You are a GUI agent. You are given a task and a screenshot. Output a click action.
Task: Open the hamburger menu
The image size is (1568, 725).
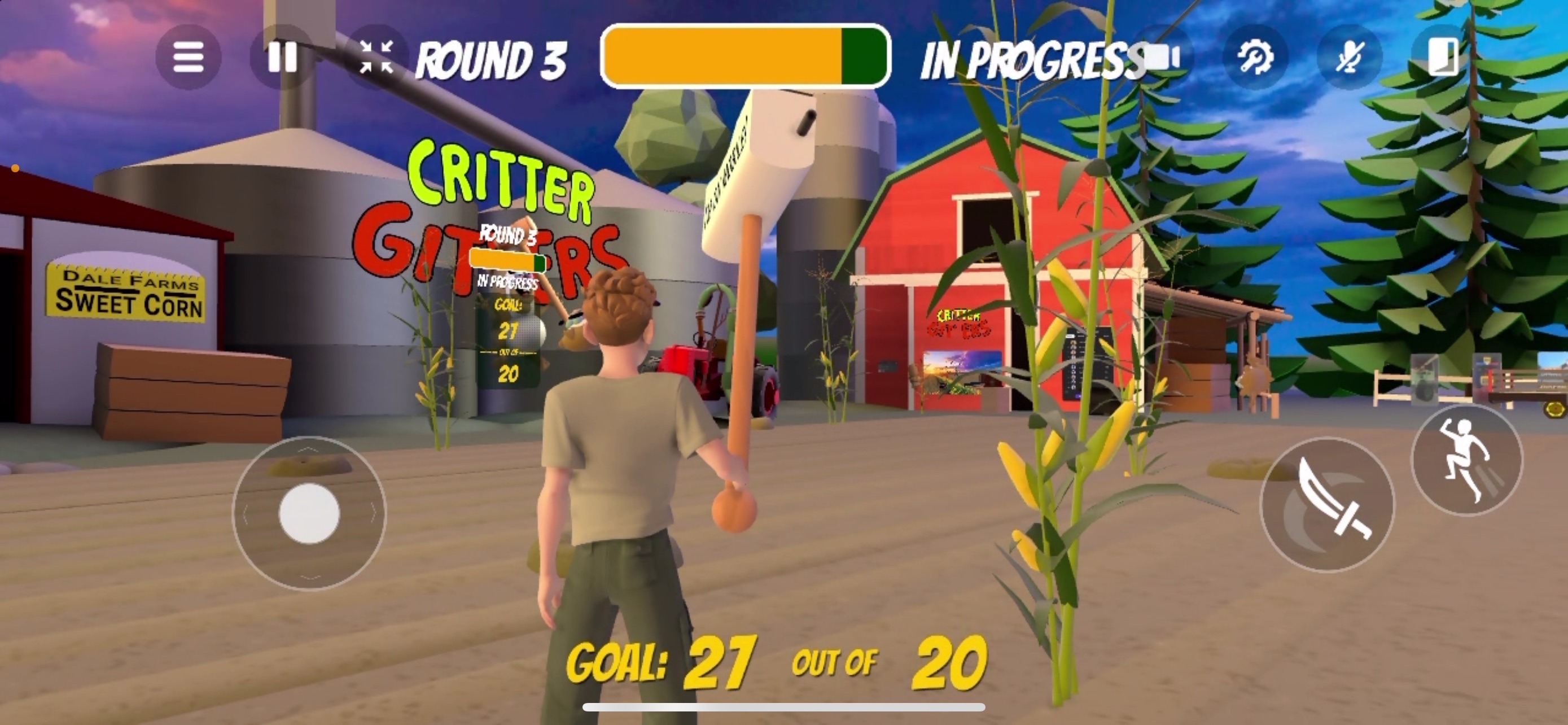tap(188, 57)
